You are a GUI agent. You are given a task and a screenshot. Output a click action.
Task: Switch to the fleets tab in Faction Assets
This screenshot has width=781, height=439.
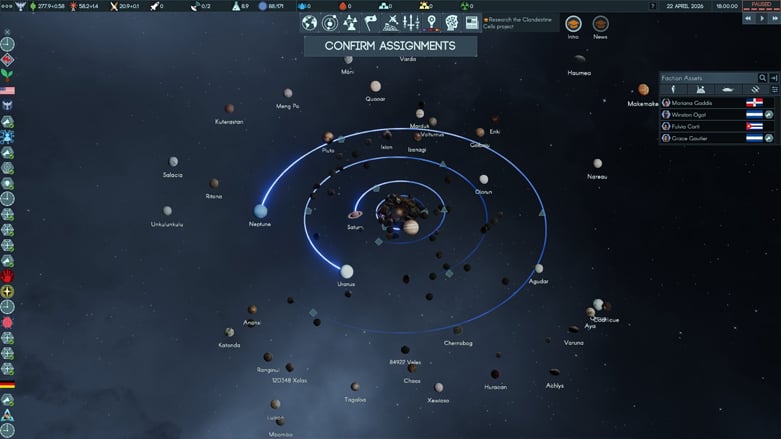[727, 90]
